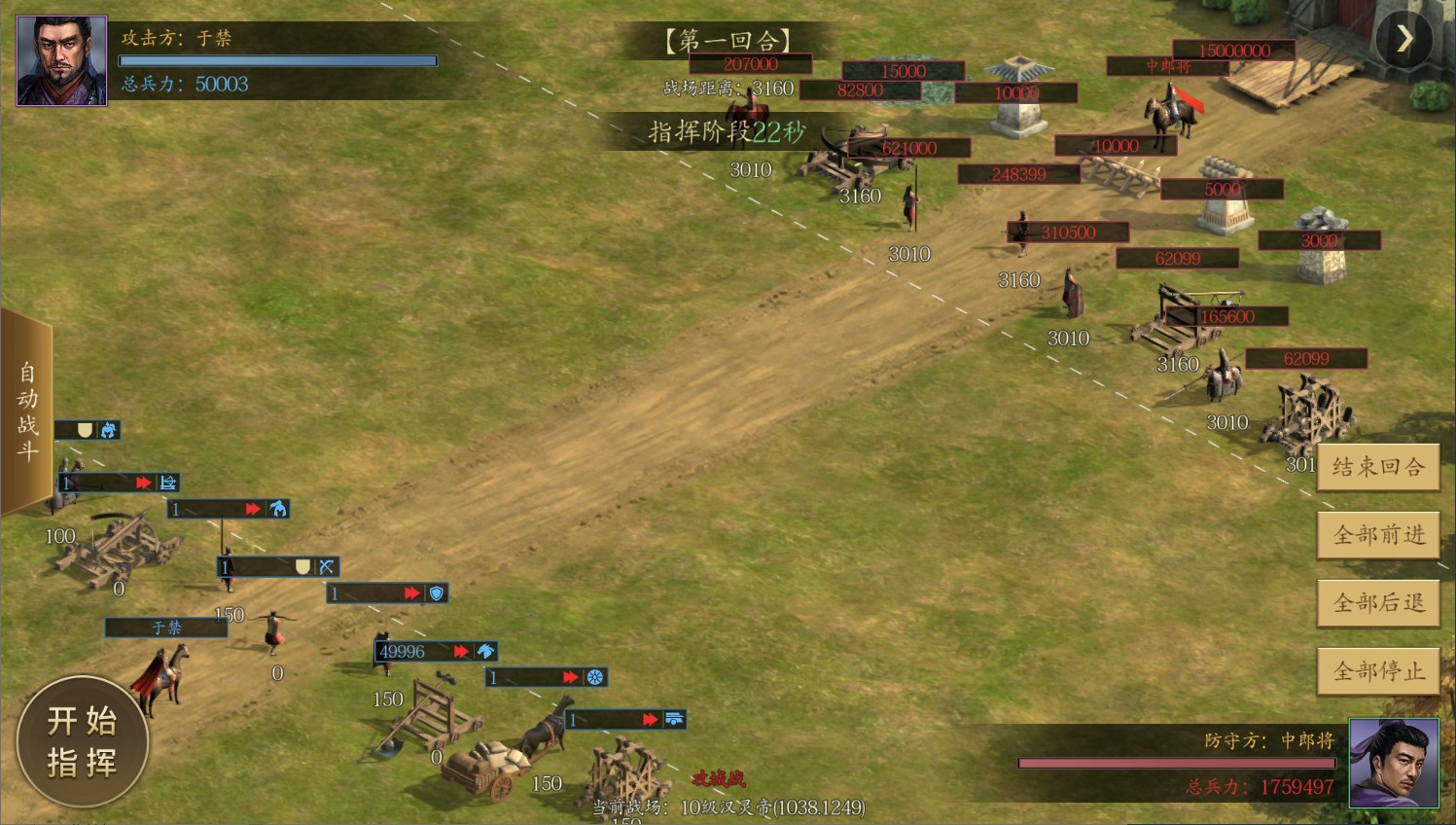Viewport: 1456px width, 825px height.
Task: Order all units forward with 全部前进
Action: click(1378, 535)
